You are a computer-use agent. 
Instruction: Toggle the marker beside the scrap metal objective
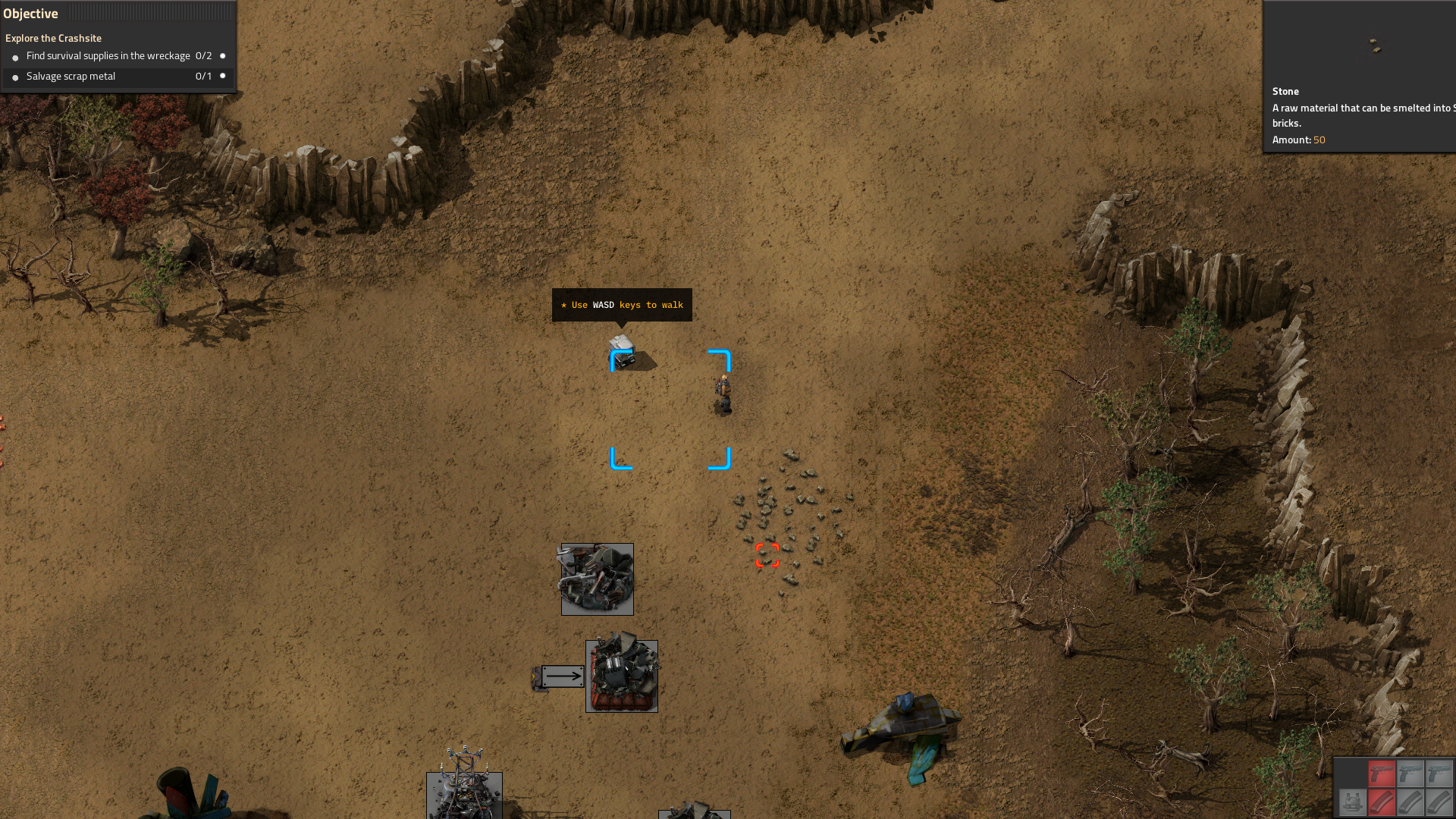[x=222, y=76]
